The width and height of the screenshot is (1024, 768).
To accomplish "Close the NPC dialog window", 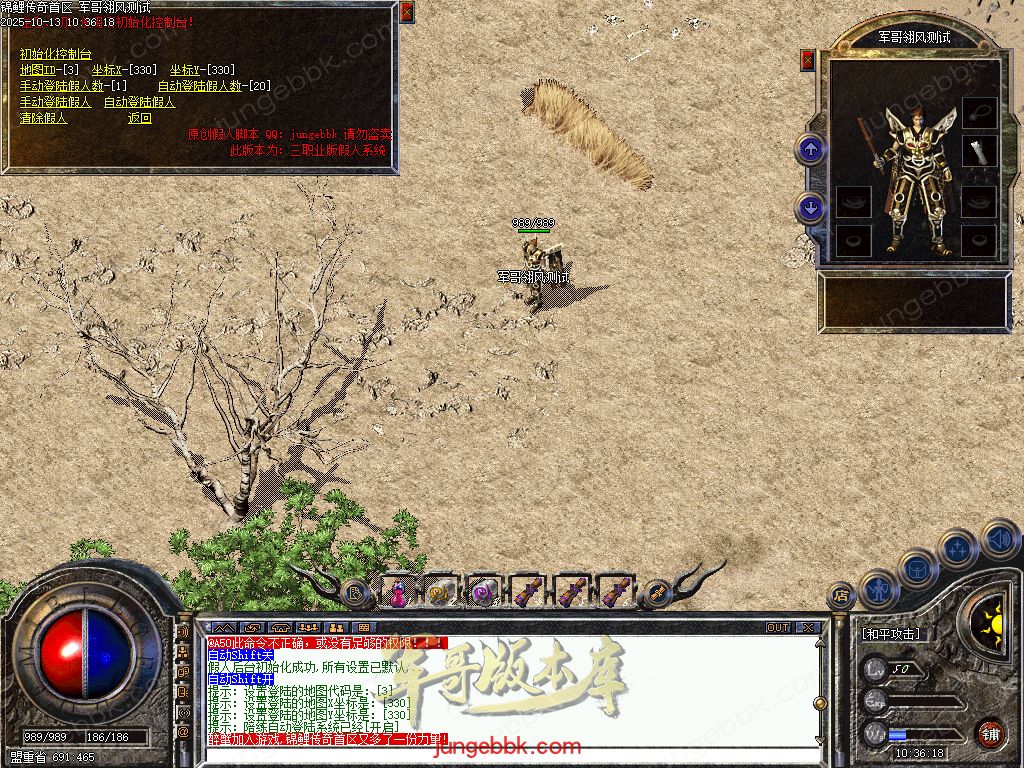I will [x=406, y=12].
